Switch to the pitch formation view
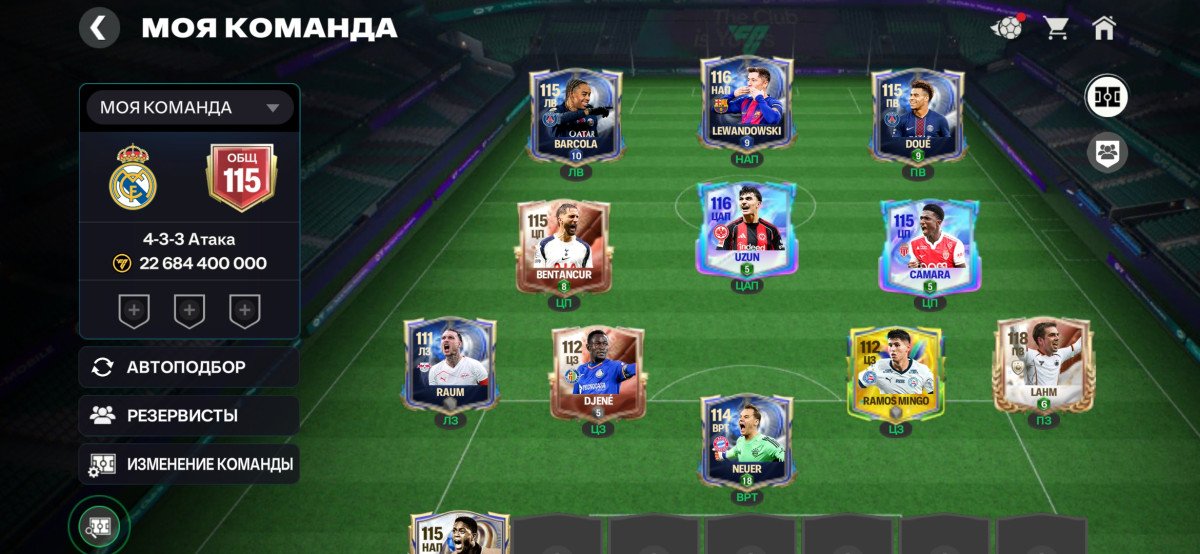This screenshot has width=1200, height=554. tap(1107, 97)
